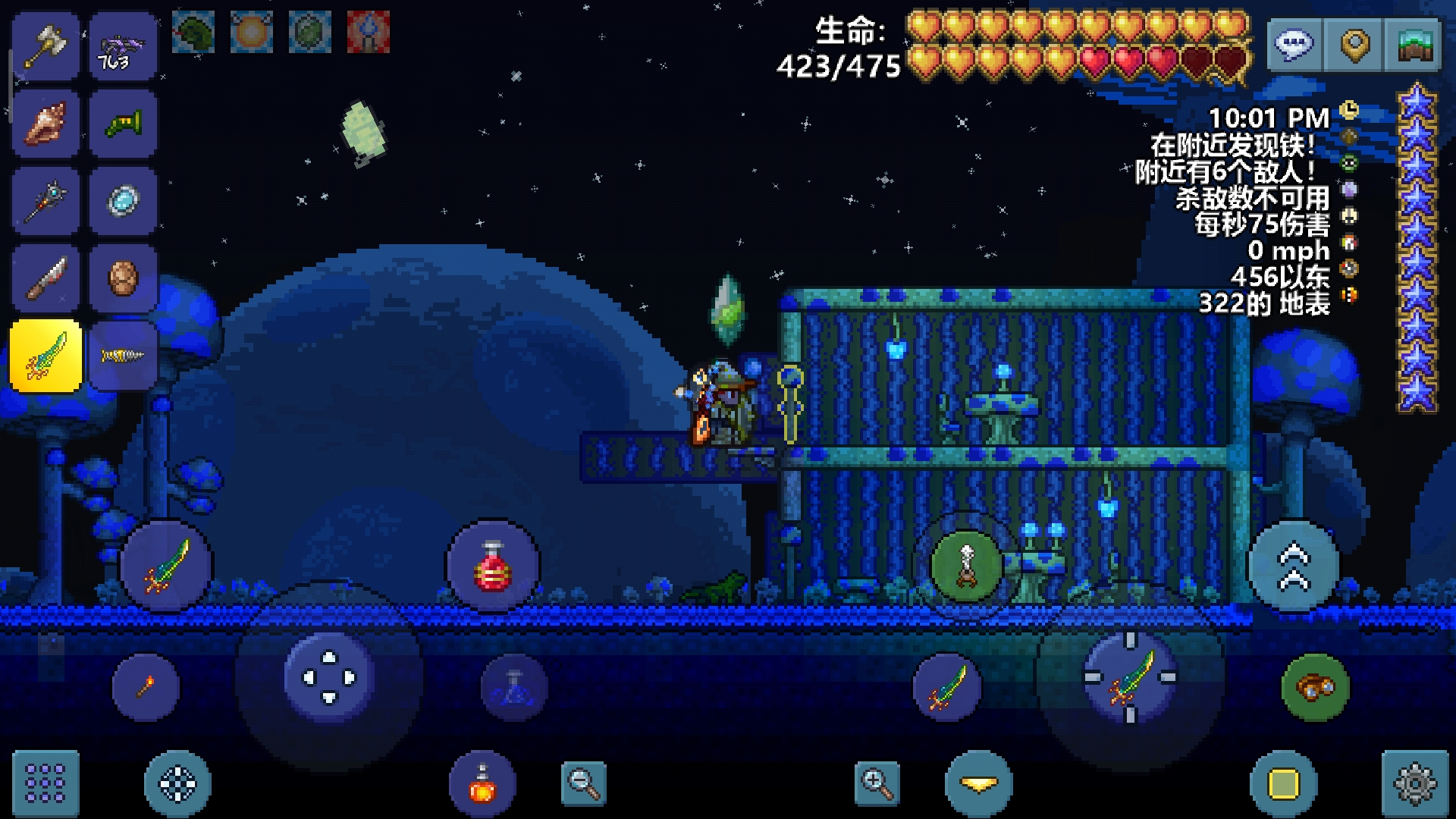
Task: Use the red healing potion button
Action: click(493, 566)
